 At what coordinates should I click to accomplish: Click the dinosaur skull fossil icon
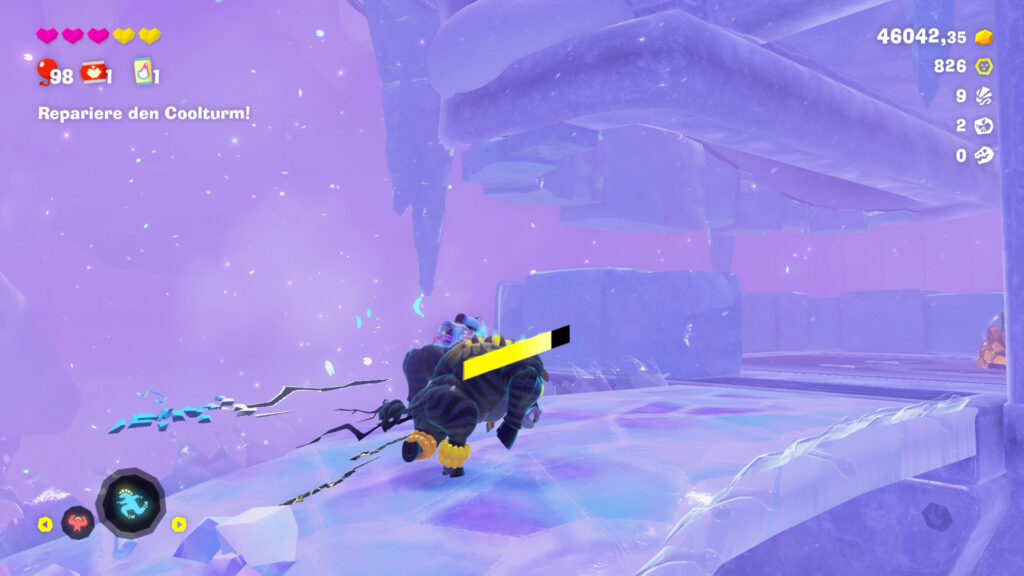984,155
